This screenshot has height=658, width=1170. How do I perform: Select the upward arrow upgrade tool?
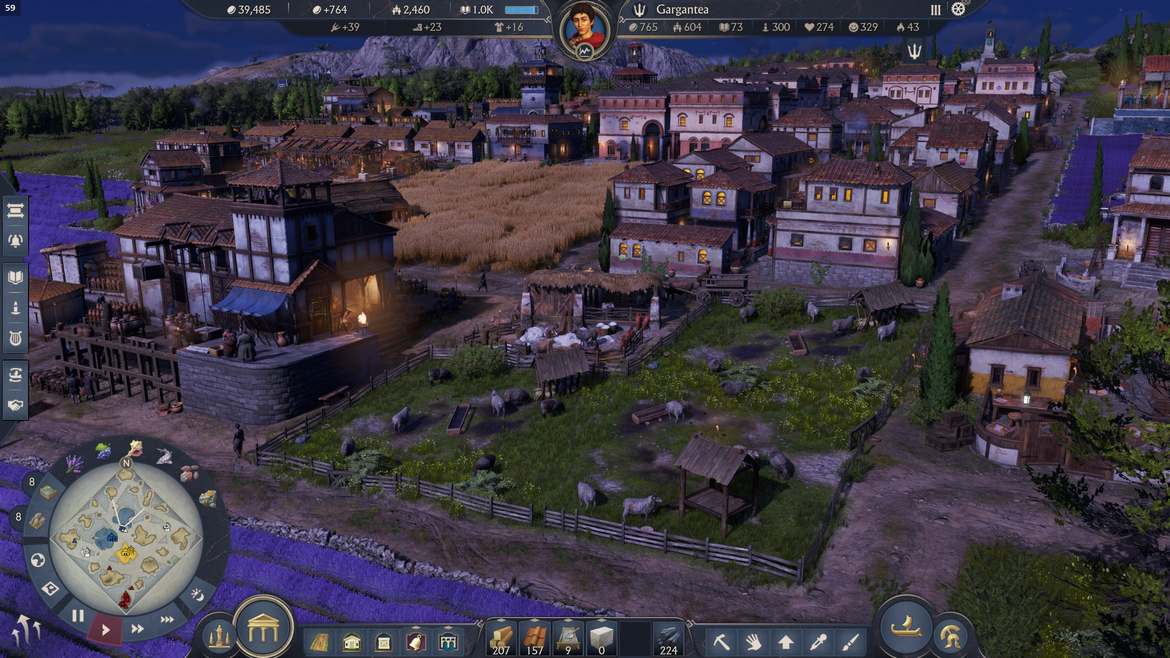(786, 641)
